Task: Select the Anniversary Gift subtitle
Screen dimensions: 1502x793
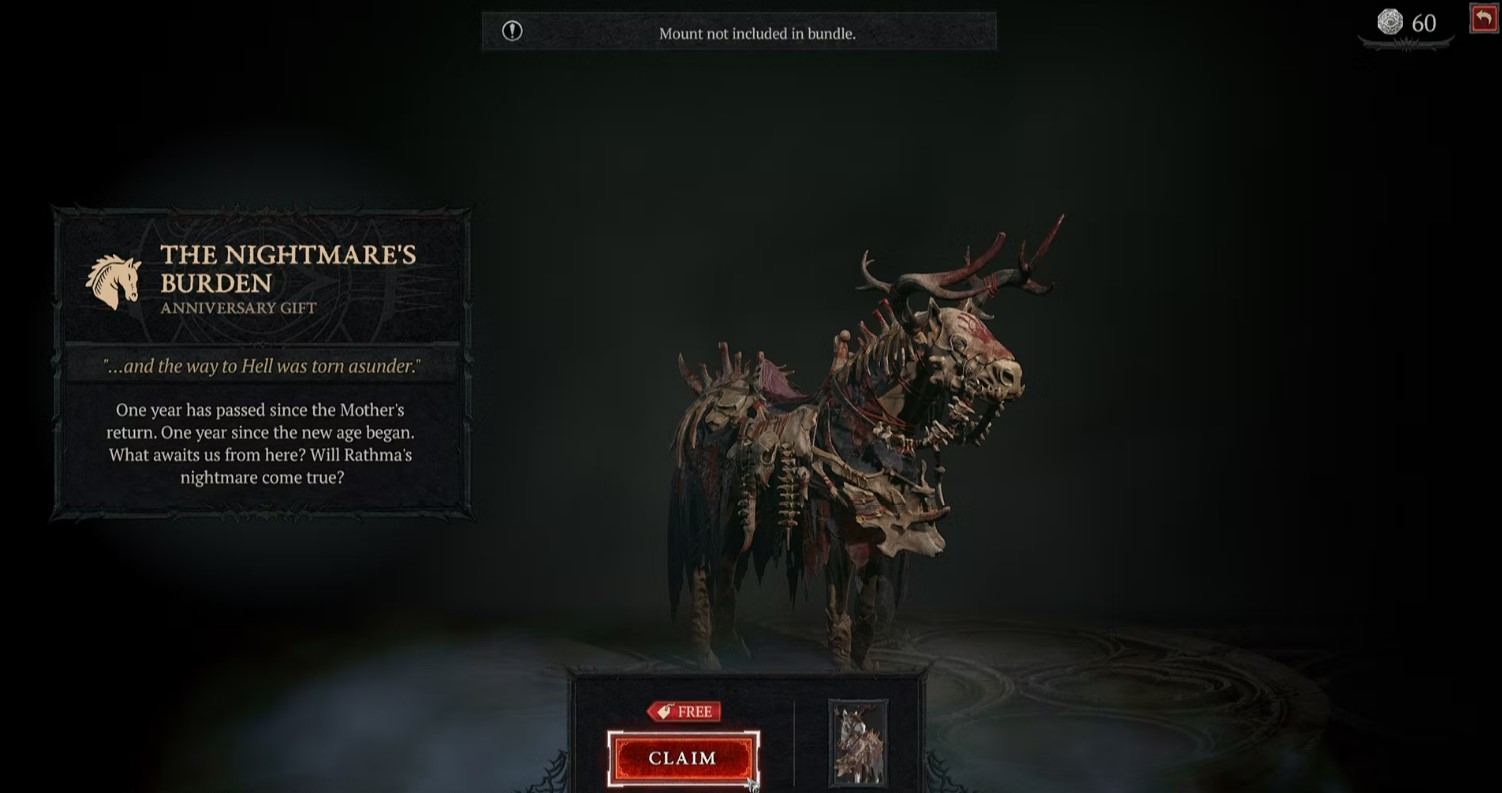Action: tap(238, 308)
